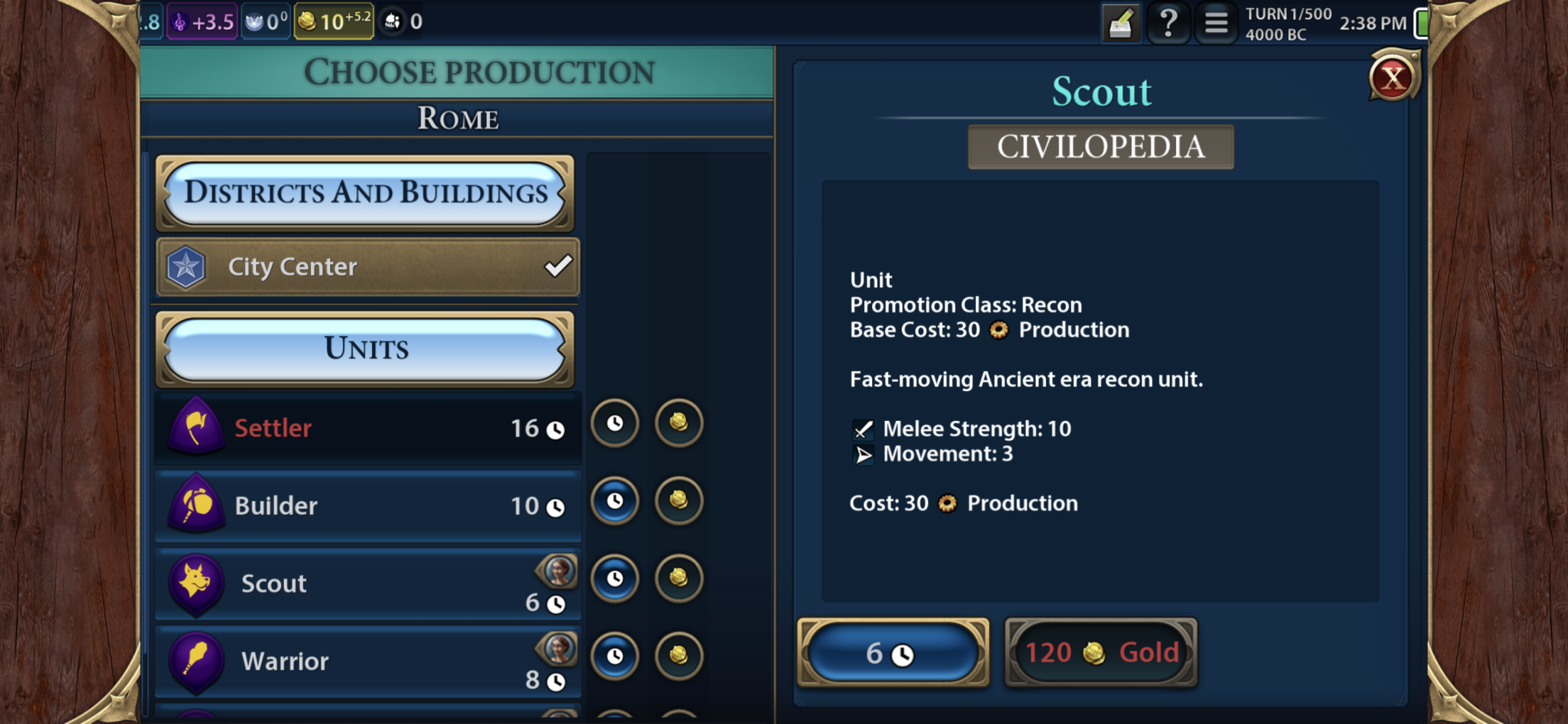Viewport: 1568px width, 724px height.
Task: Open the map pins notepad icon
Action: (x=1119, y=22)
